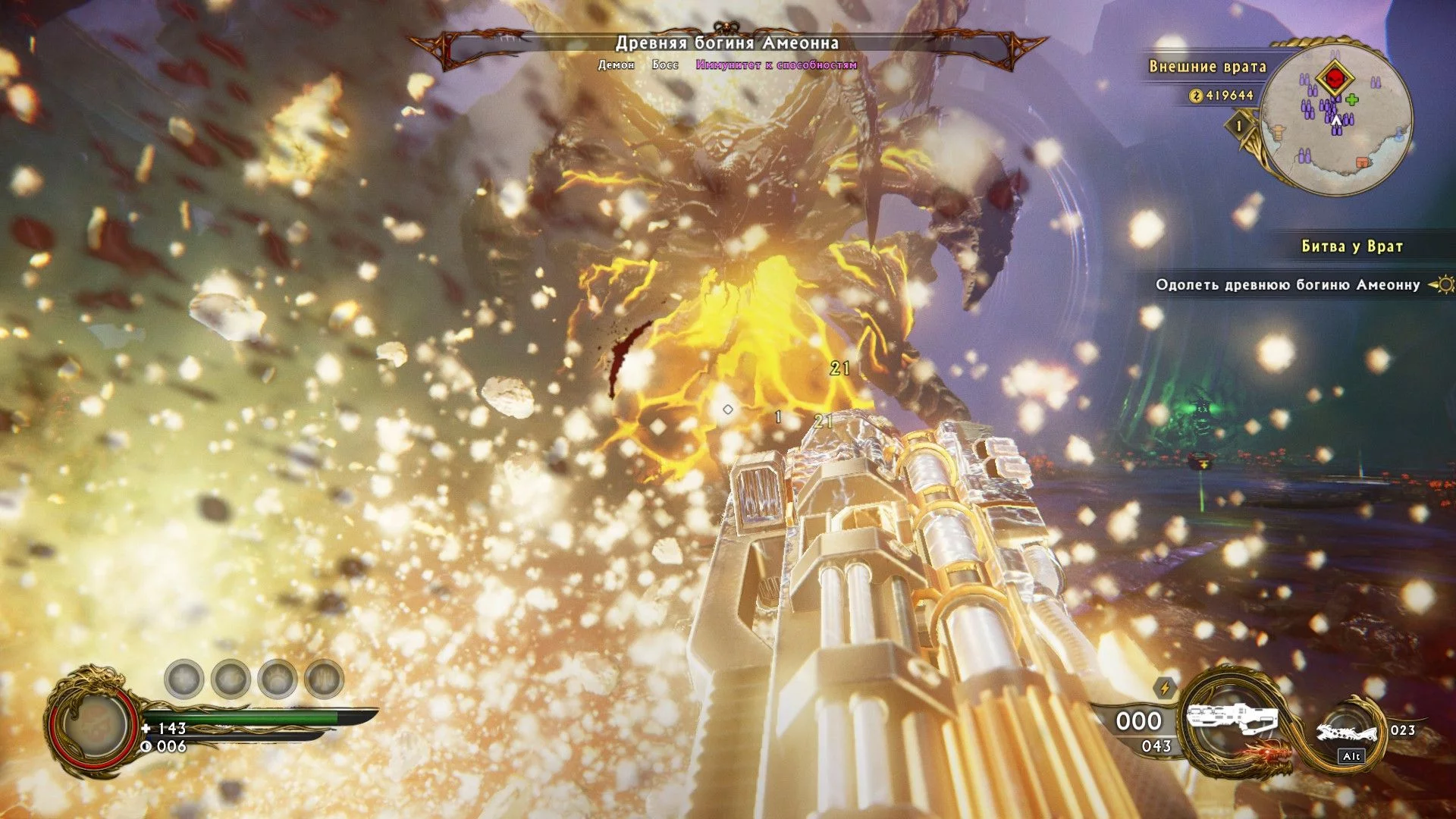The width and height of the screenshot is (1456, 819).
Task: Click the sun objective marker icon
Action: pos(1443,285)
